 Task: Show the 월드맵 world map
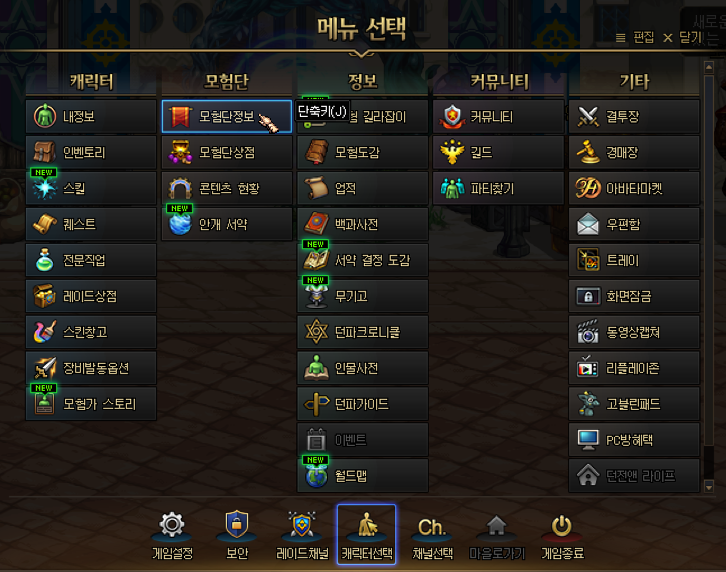[x=362, y=476]
